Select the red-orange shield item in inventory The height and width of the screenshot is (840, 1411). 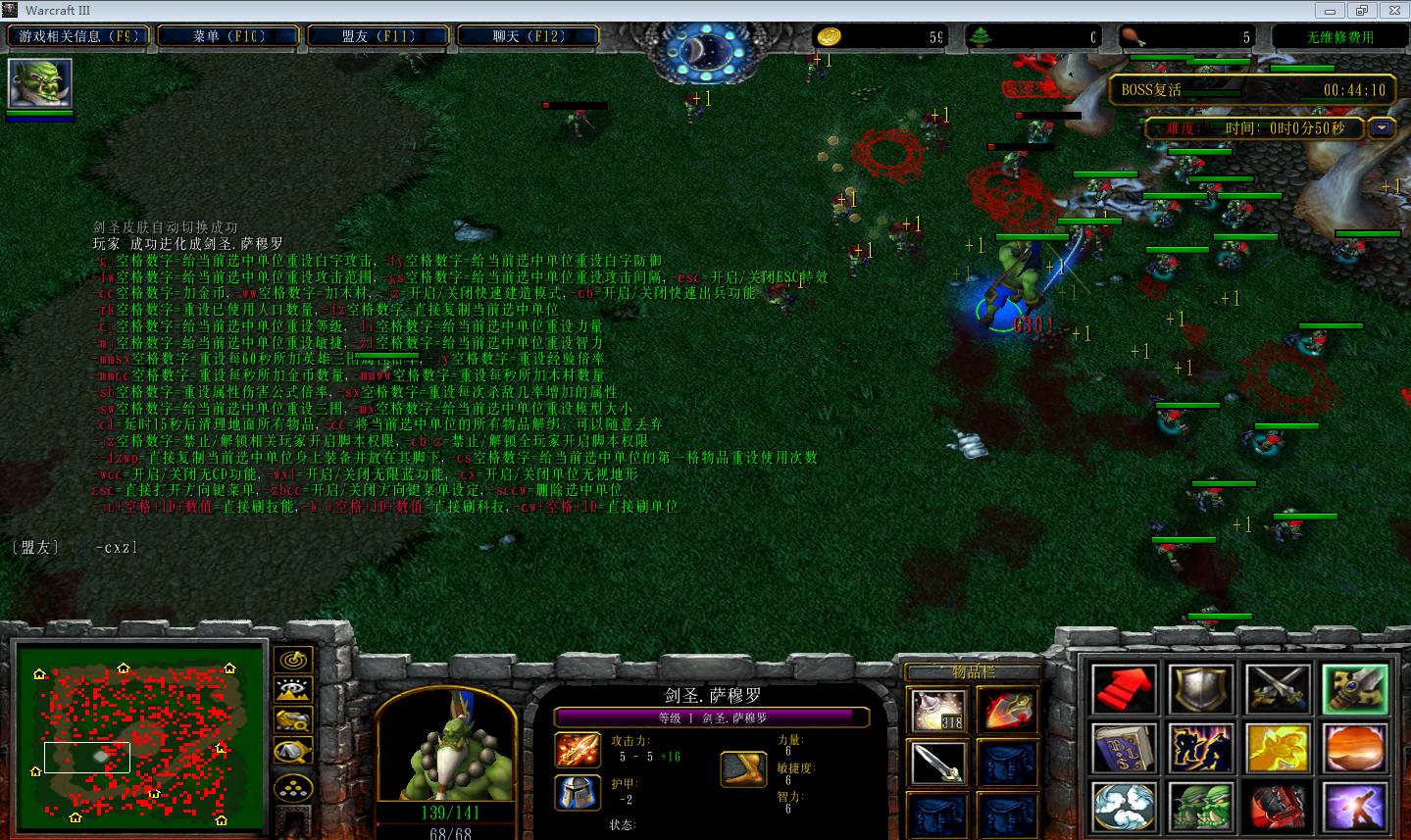1007,710
